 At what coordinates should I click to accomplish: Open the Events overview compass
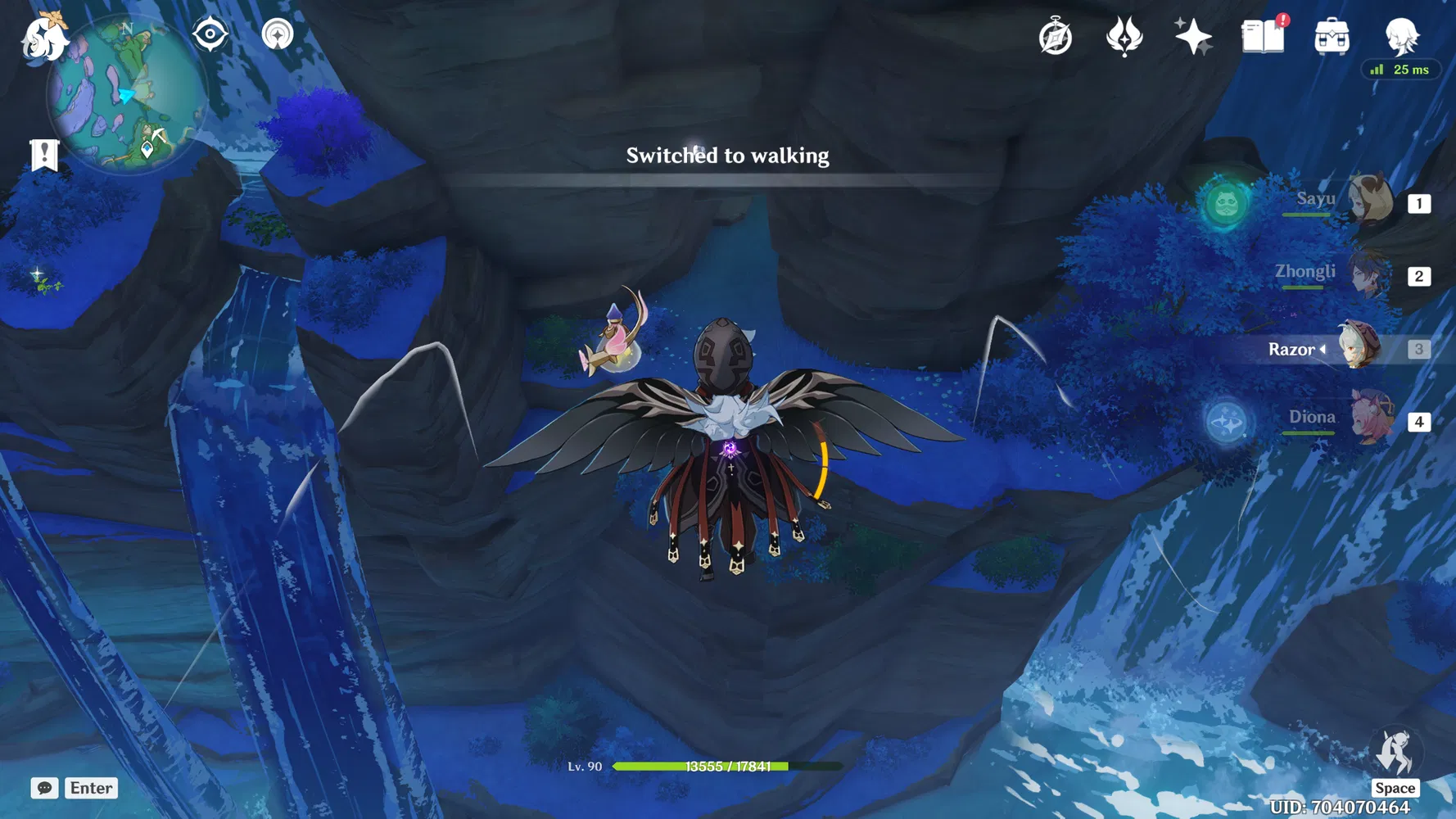[x=1056, y=34]
